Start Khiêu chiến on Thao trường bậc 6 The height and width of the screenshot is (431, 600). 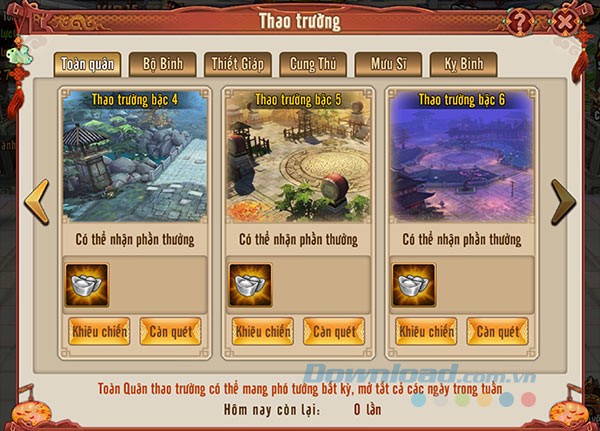[x=427, y=331]
